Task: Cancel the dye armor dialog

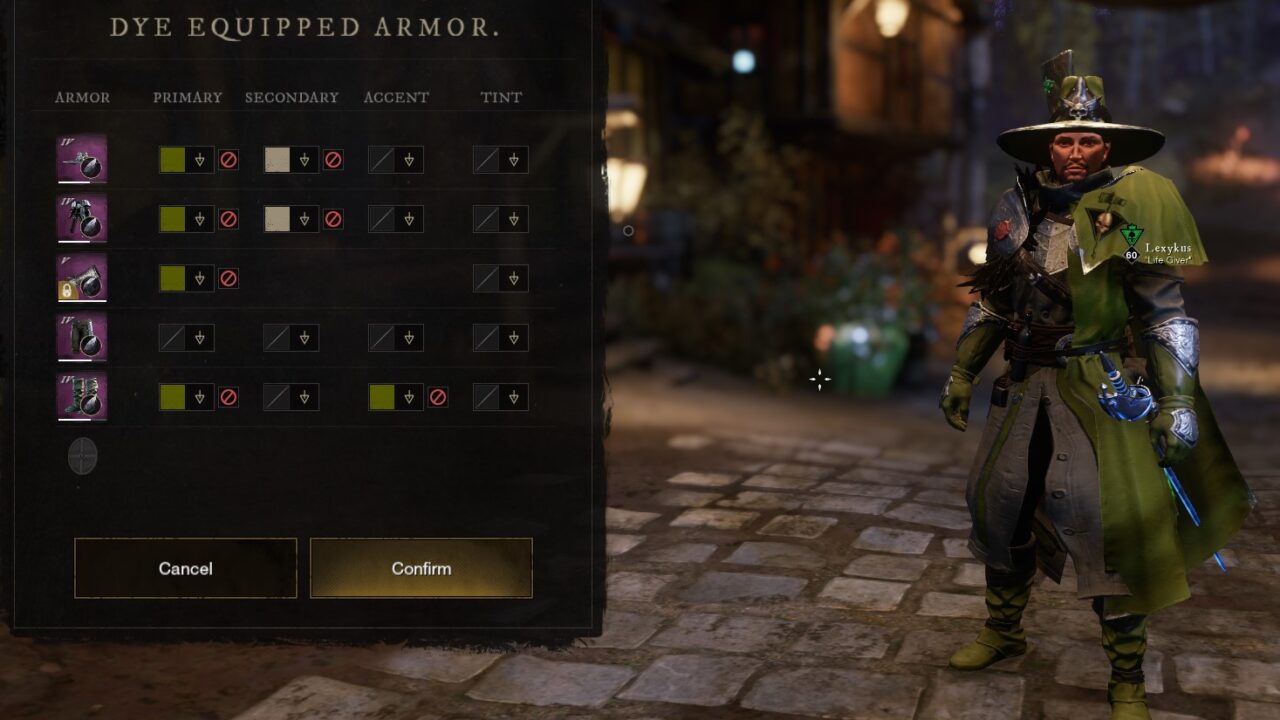Action: pyautogui.click(x=185, y=568)
